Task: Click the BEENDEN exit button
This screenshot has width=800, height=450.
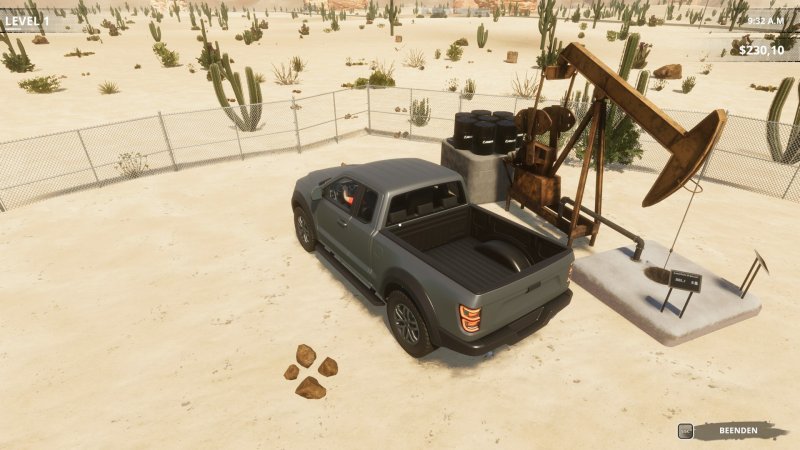Action: [x=738, y=431]
